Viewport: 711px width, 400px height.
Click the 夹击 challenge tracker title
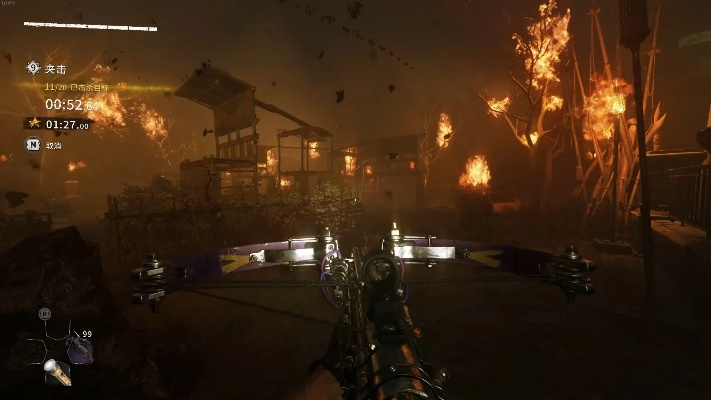tap(56, 69)
